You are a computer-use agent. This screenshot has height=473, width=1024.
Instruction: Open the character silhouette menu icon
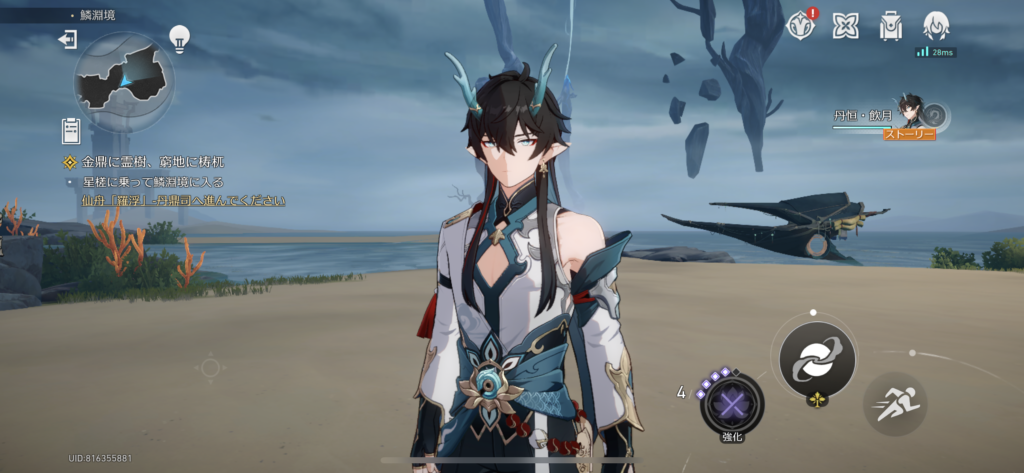[935, 25]
